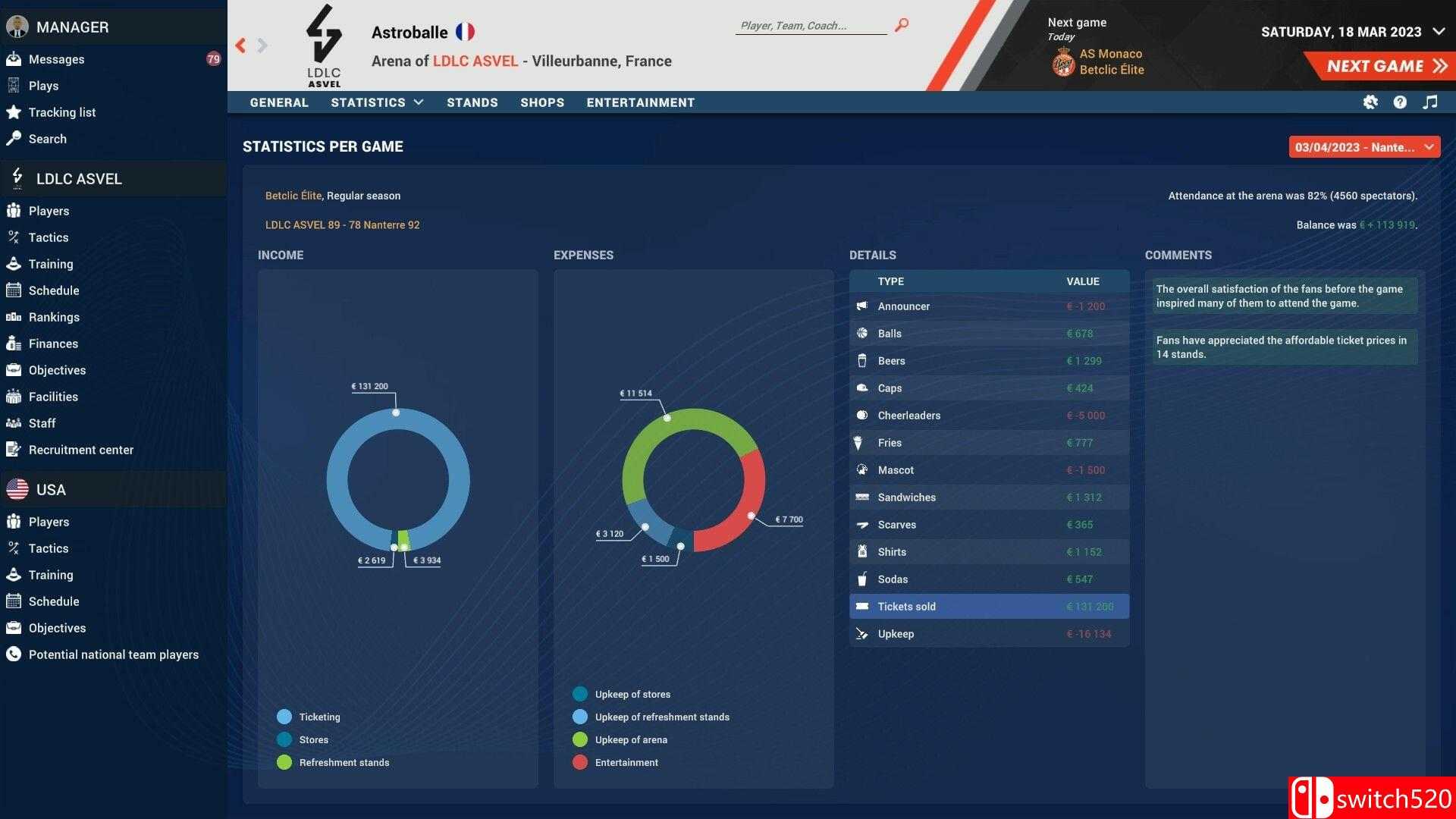Open Potential national team players
Screen dimensions: 1456x819
pos(113,654)
